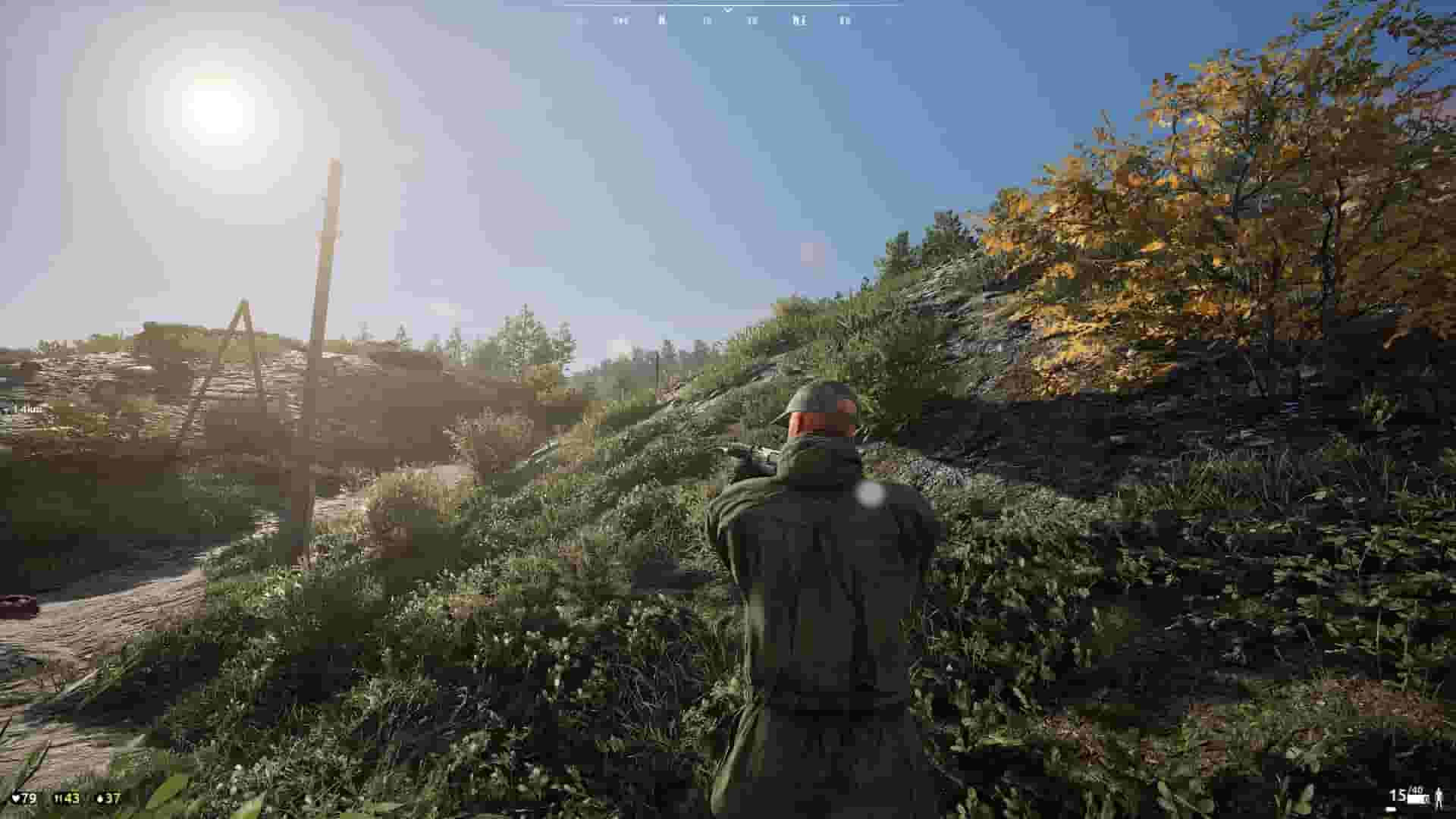Click the N marker on the compass bar
This screenshot has height=819, width=1456.
pos(661,20)
